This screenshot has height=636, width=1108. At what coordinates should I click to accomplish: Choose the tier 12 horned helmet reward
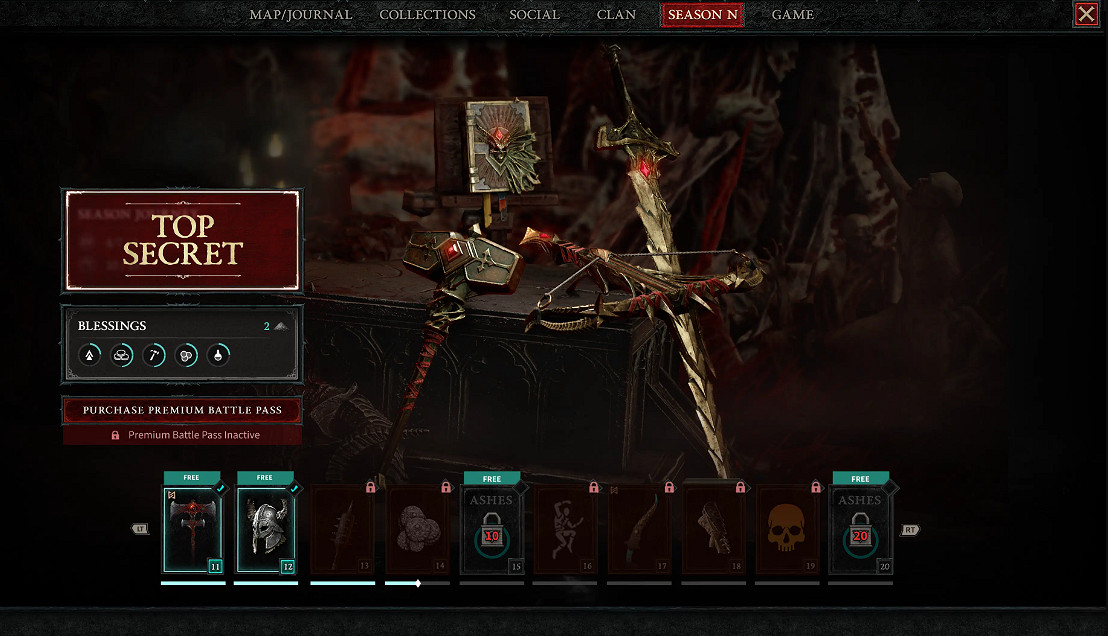point(265,530)
